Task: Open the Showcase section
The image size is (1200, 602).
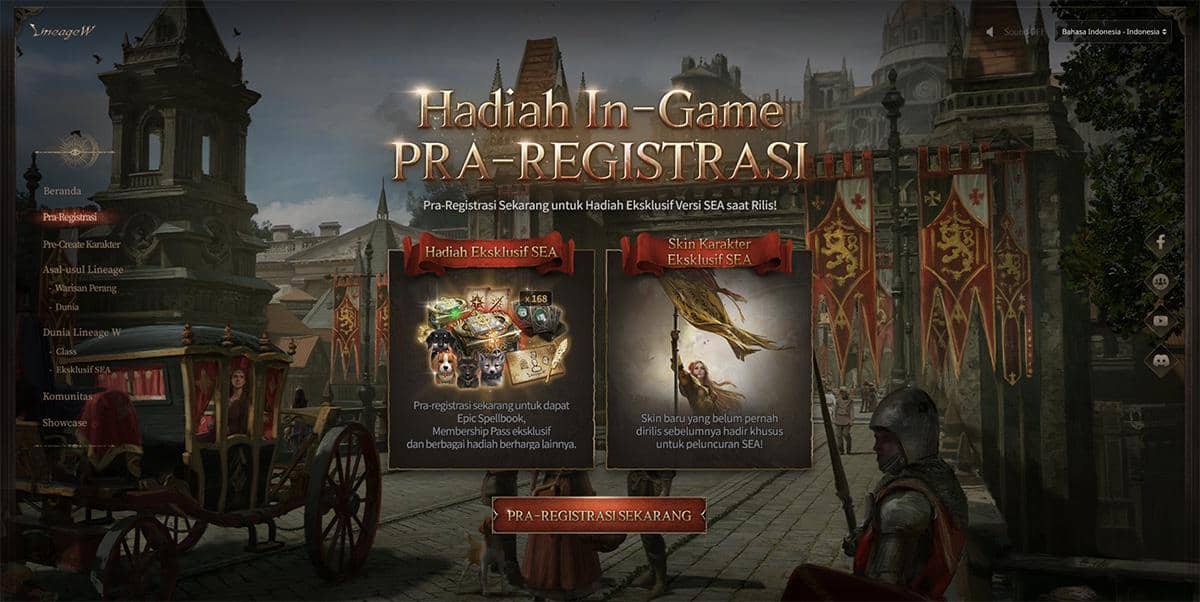Action: (64, 423)
